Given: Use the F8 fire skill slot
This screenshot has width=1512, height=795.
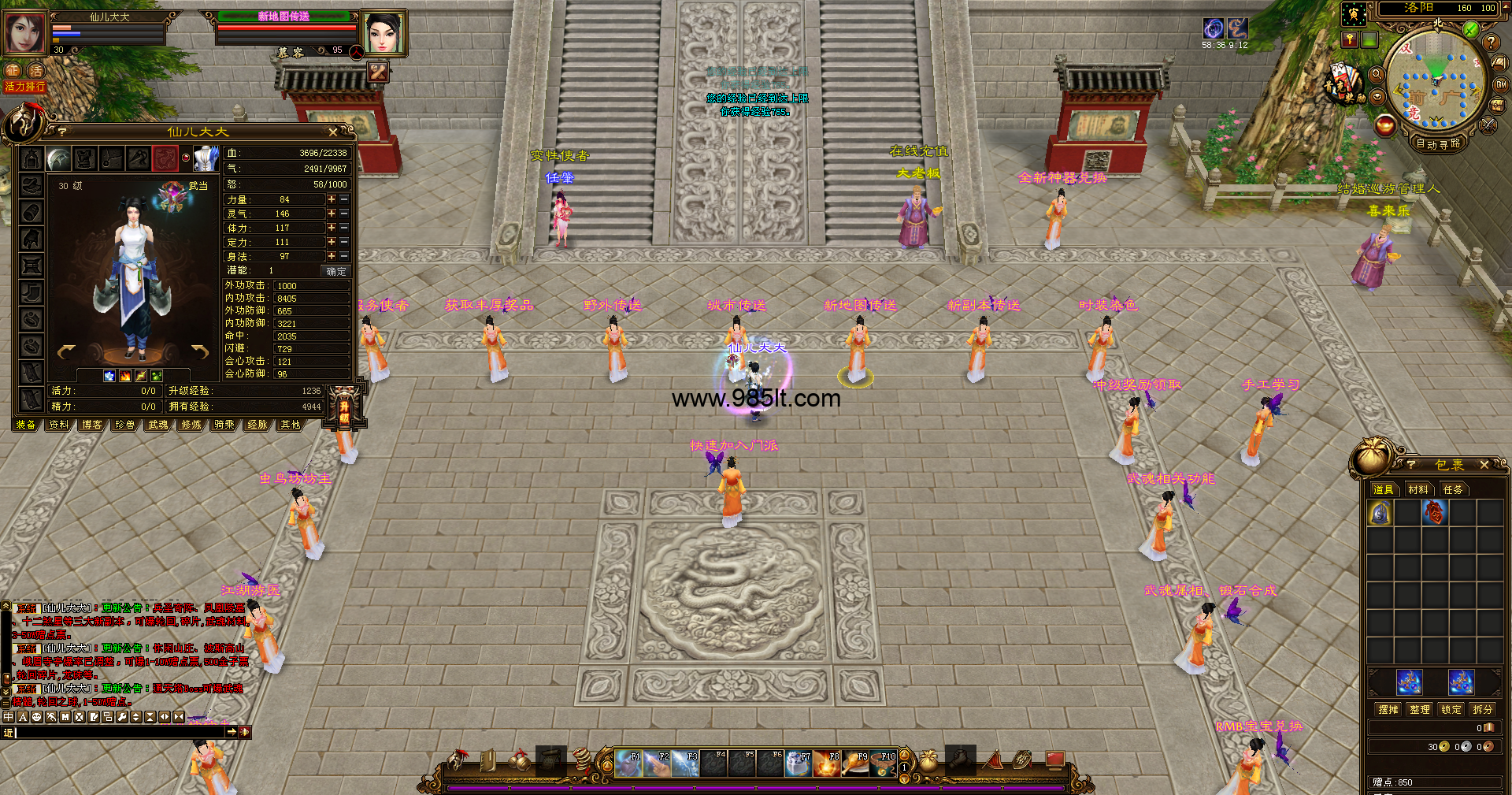Looking at the screenshot, I should tap(827, 763).
